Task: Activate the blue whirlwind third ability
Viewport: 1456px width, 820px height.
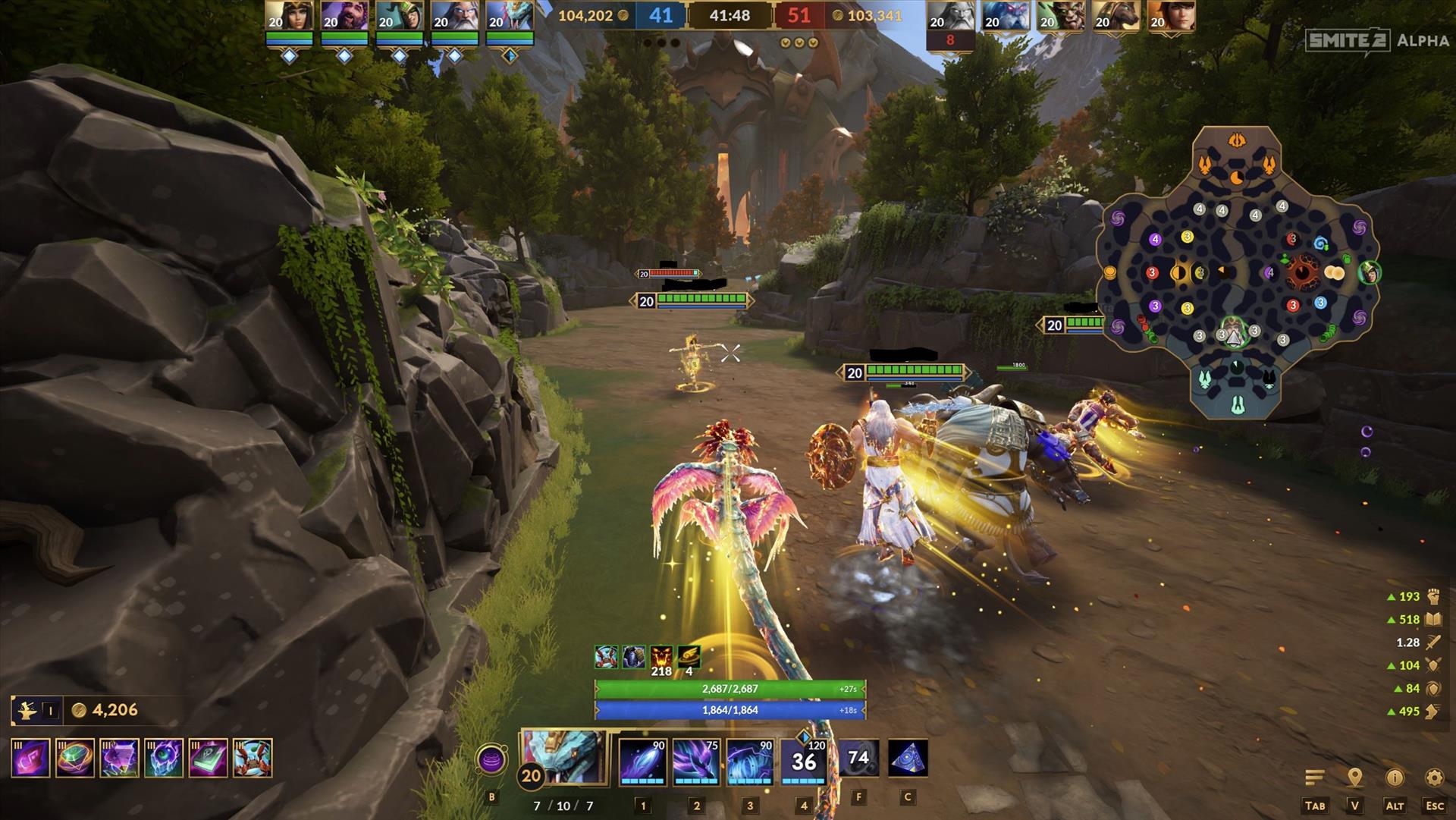Action: (750, 760)
